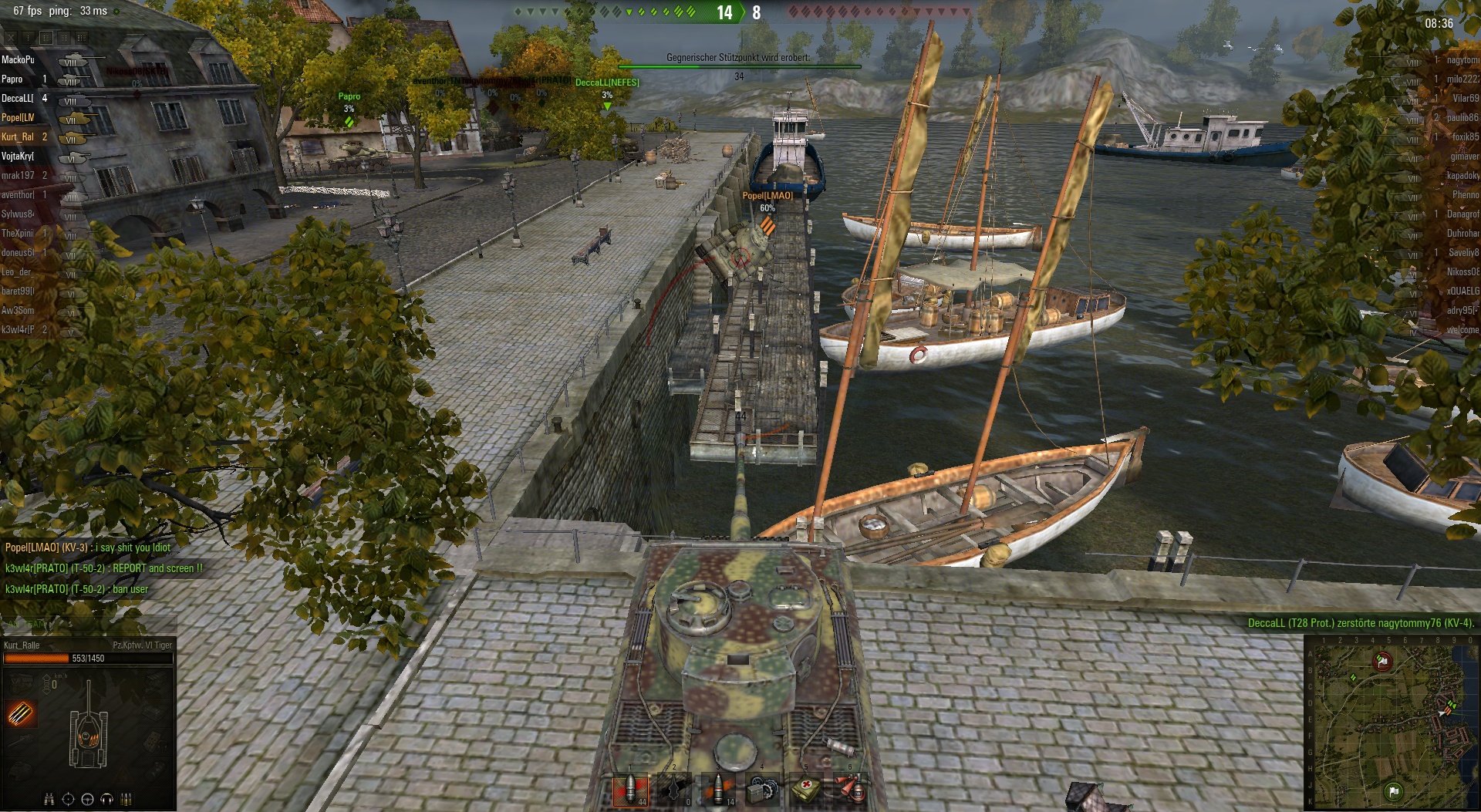Viewport: 1481px width, 812px height.
Task: Hide the team player list with X button
Action: [x=11, y=37]
